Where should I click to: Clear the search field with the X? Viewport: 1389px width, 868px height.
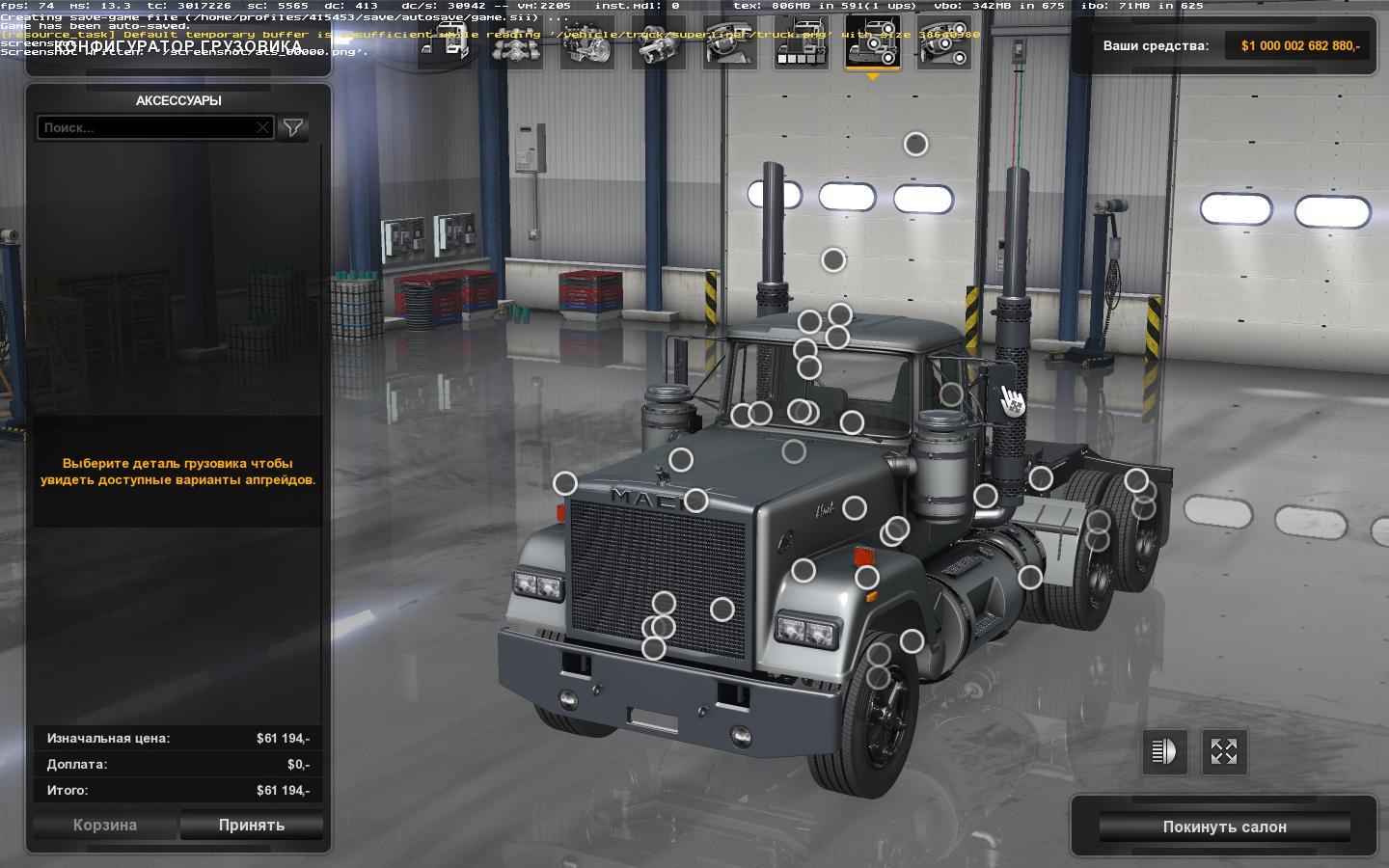[x=263, y=127]
